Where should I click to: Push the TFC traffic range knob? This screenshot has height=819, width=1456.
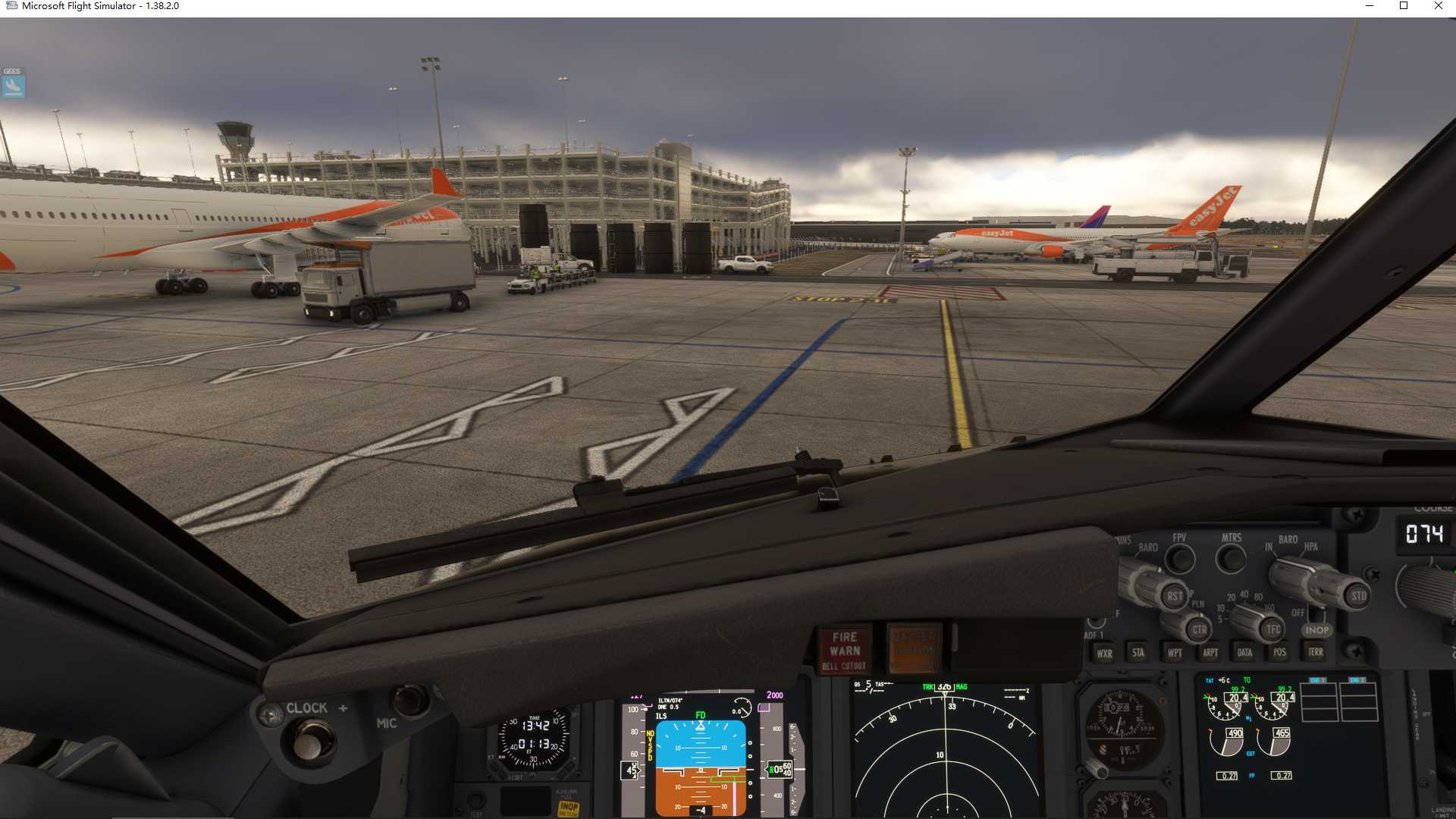[1272, 629]
